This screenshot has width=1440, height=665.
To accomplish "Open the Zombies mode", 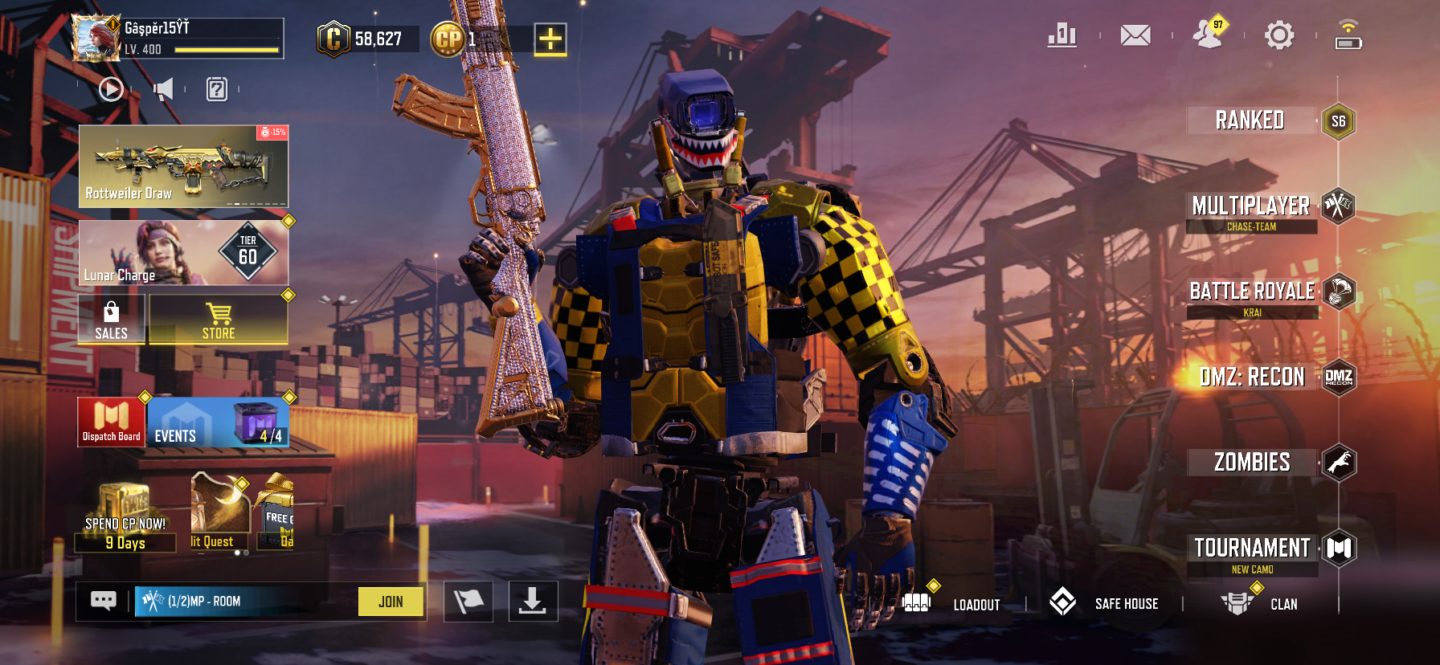I will tap(1252, 462).
